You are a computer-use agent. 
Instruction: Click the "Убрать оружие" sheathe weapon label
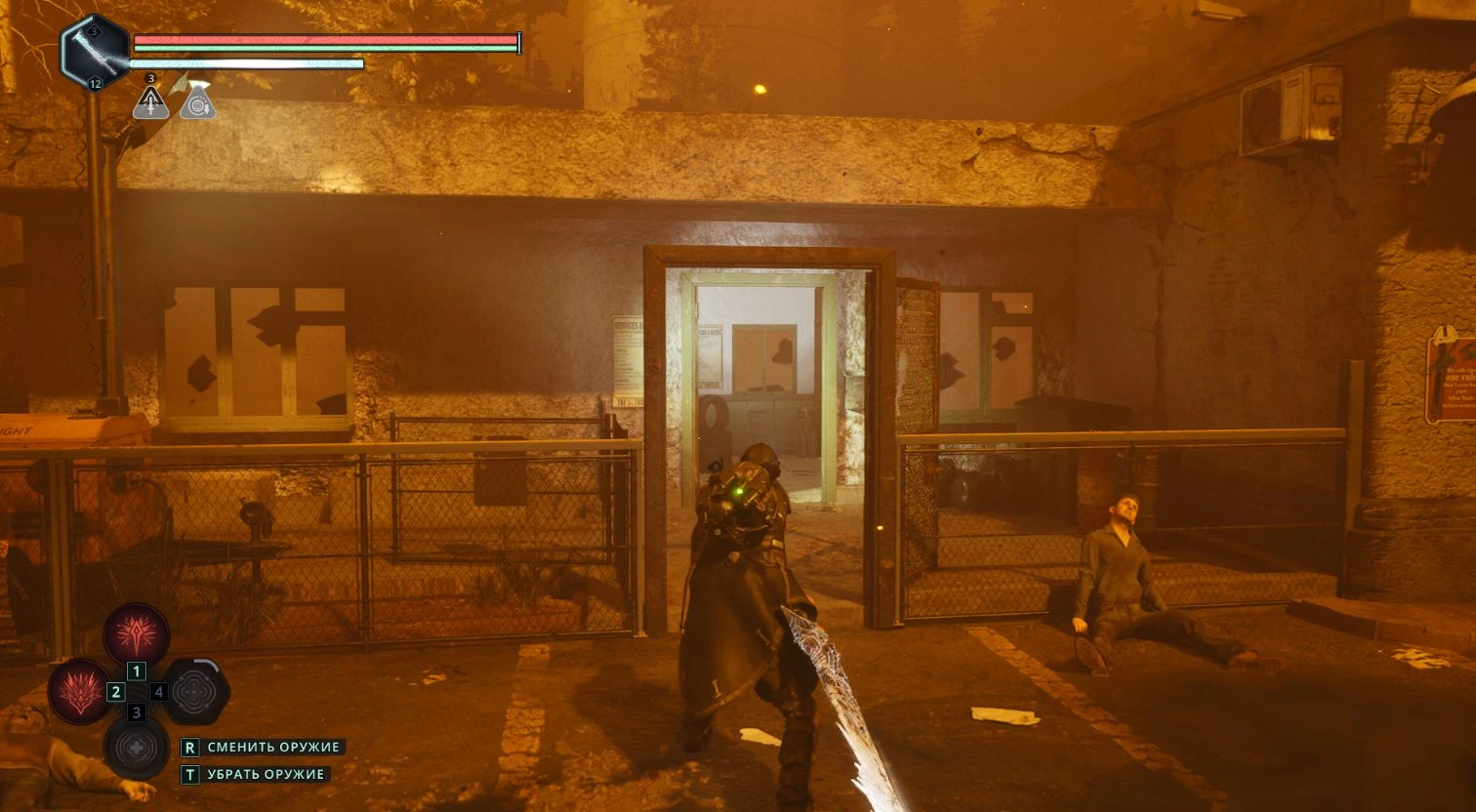coord(266,774)
